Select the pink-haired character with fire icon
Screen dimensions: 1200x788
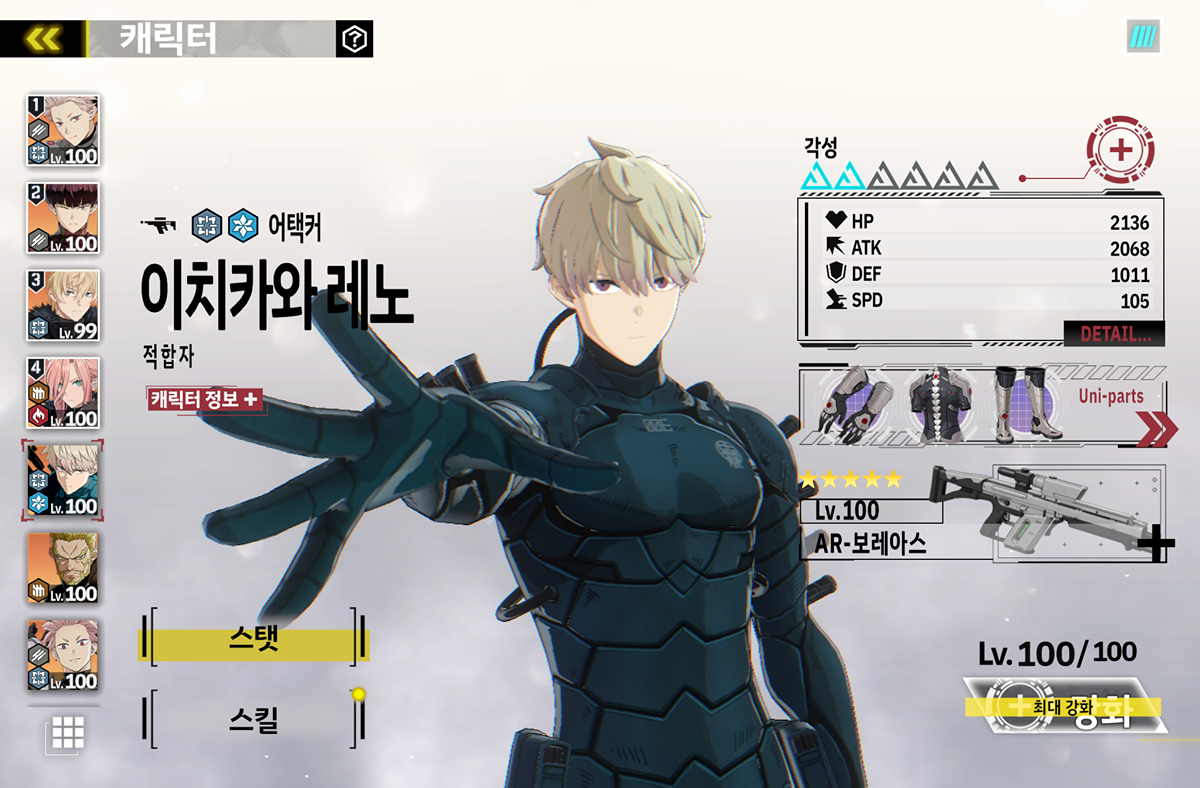[x=63, y=393]
